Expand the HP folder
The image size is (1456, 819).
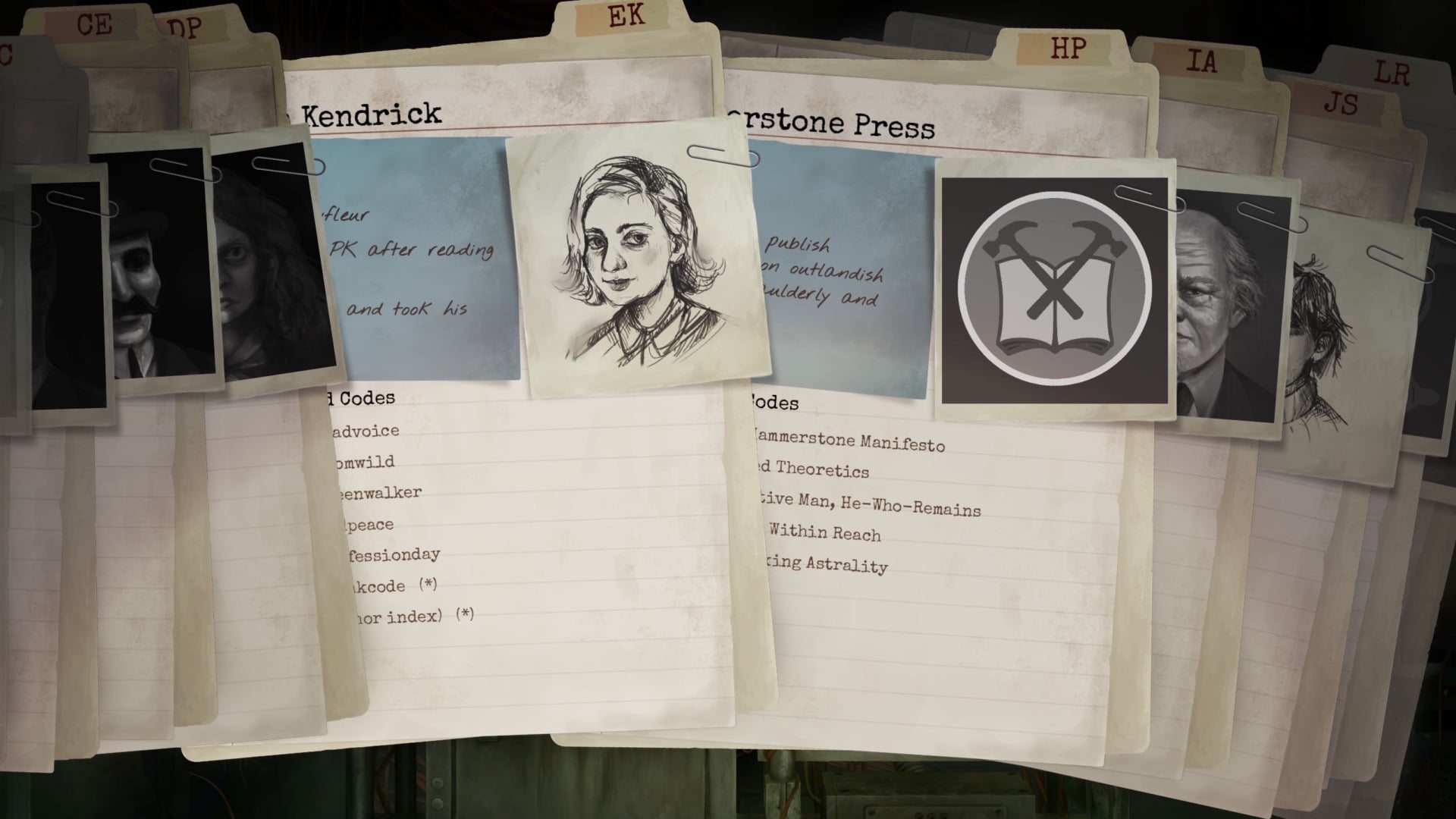tap(1065, 49)
